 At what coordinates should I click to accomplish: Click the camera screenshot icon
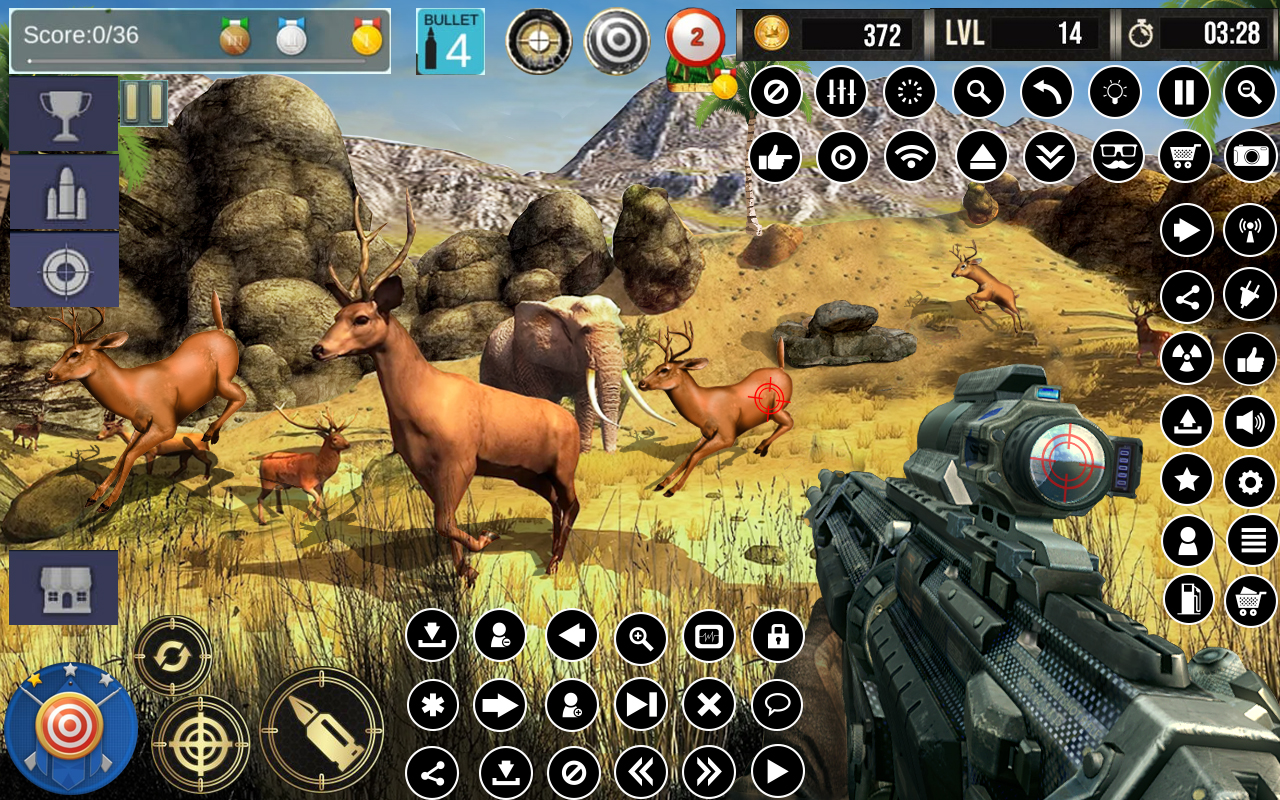click(x=1250, y=156)
